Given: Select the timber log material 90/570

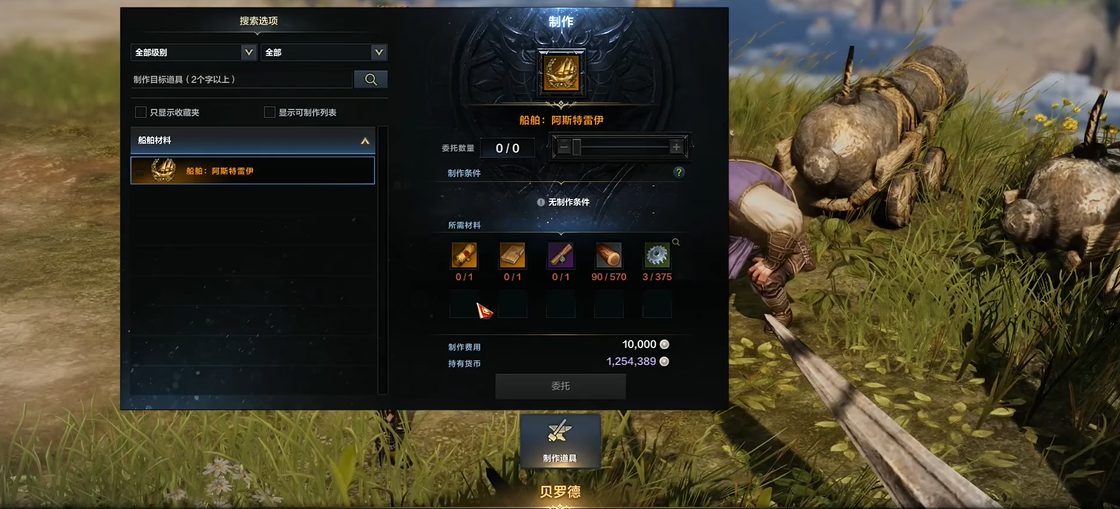Looking at the screenshot, I should point(609,255).
